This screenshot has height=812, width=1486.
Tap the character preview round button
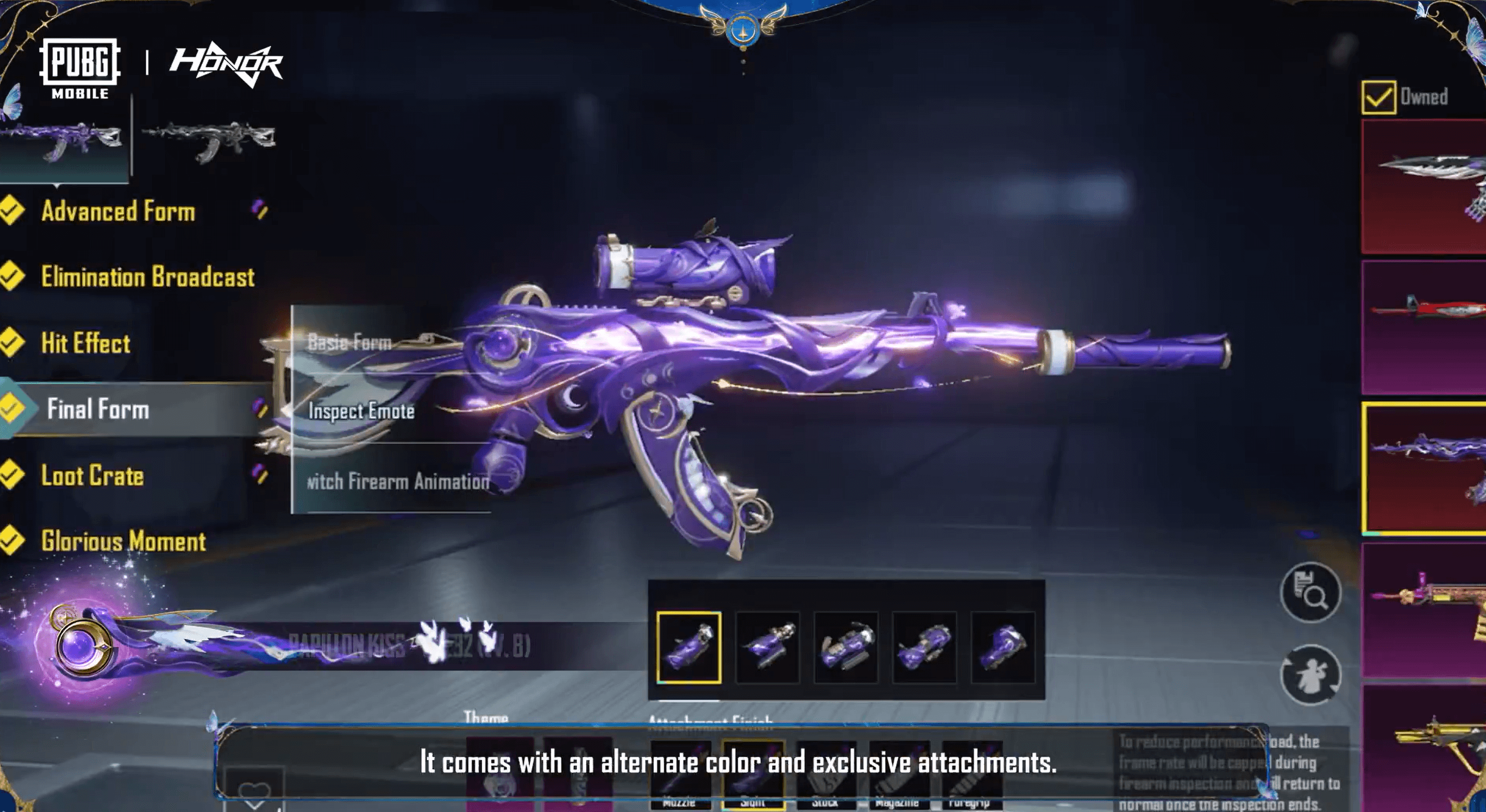(1311, 675)
